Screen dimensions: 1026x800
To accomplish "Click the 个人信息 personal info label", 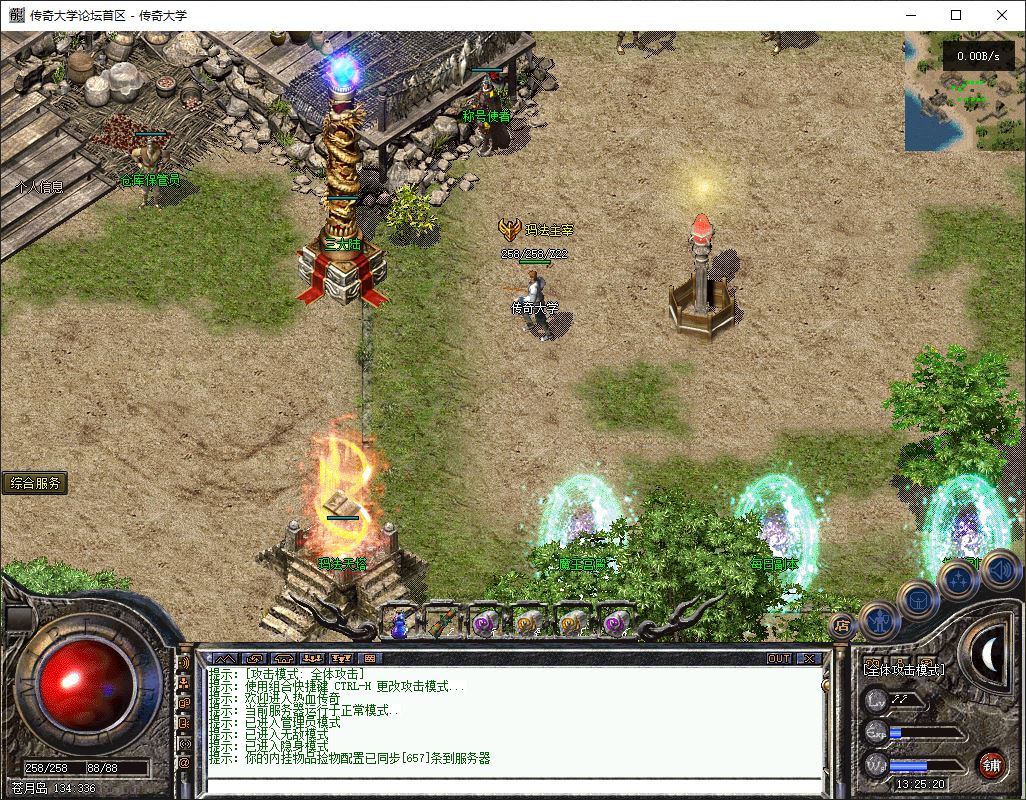I will (x=41, y=186).
